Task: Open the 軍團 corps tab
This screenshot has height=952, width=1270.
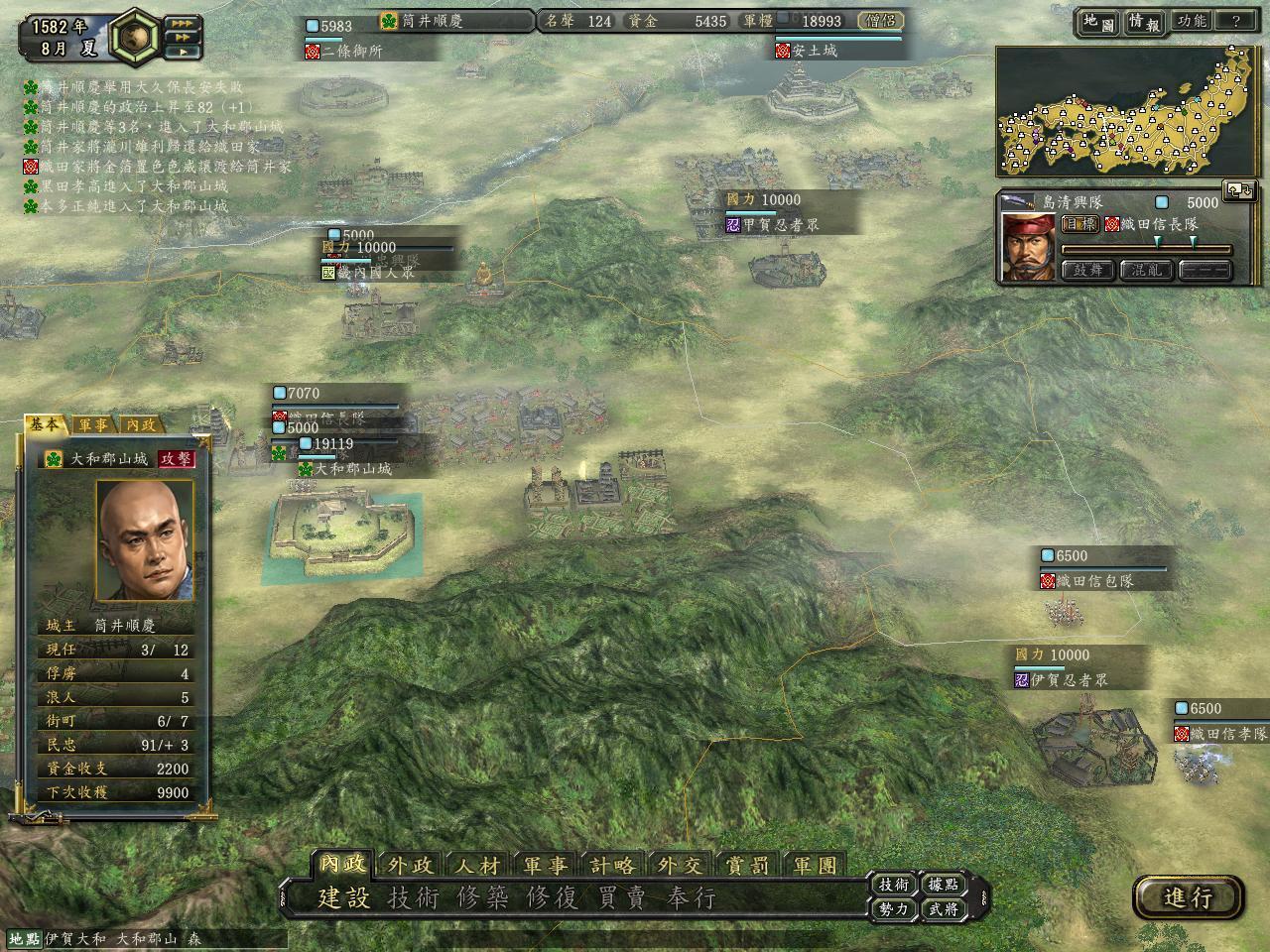Action: (x=816, y=866)
